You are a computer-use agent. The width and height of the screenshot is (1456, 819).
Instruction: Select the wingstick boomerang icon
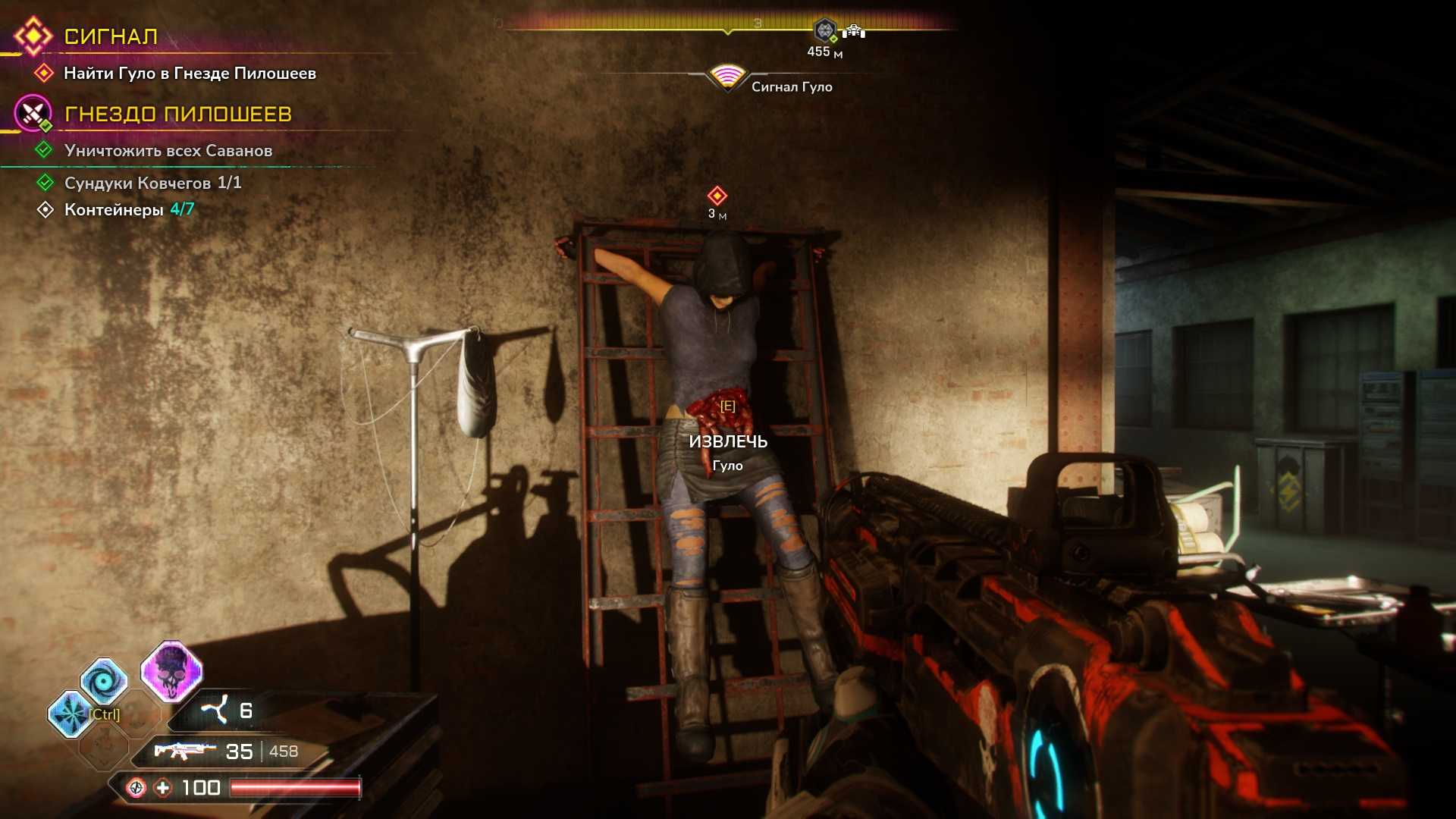tap(215, 711)
